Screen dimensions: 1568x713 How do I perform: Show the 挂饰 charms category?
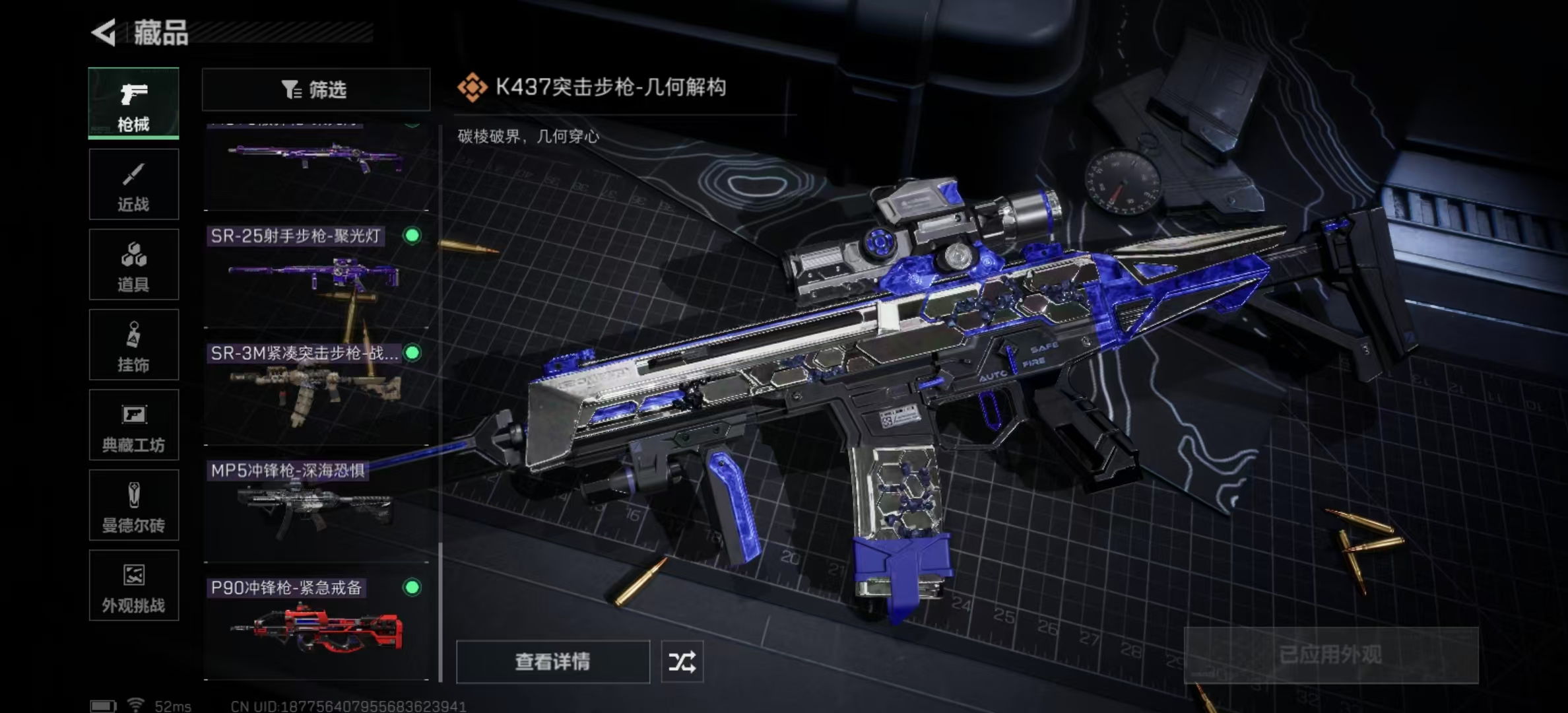(133, 345)
